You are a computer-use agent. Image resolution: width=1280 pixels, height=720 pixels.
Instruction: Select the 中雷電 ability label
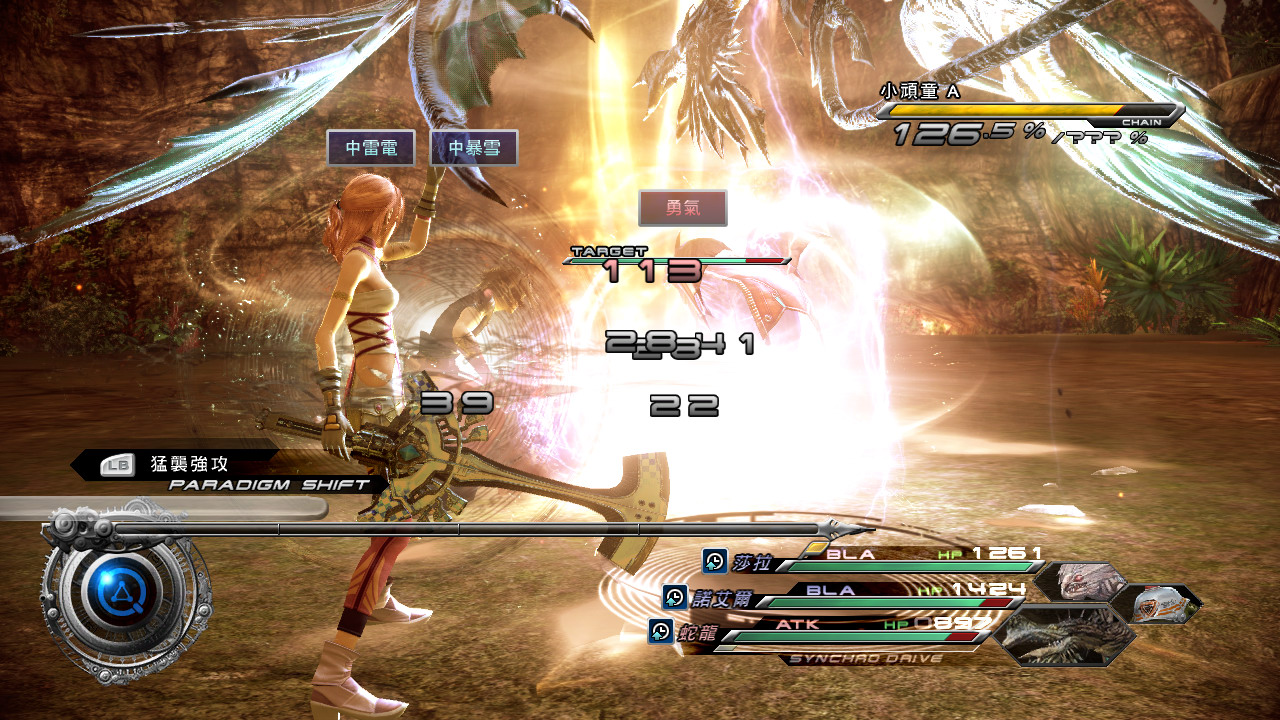[x=371, y=148]
